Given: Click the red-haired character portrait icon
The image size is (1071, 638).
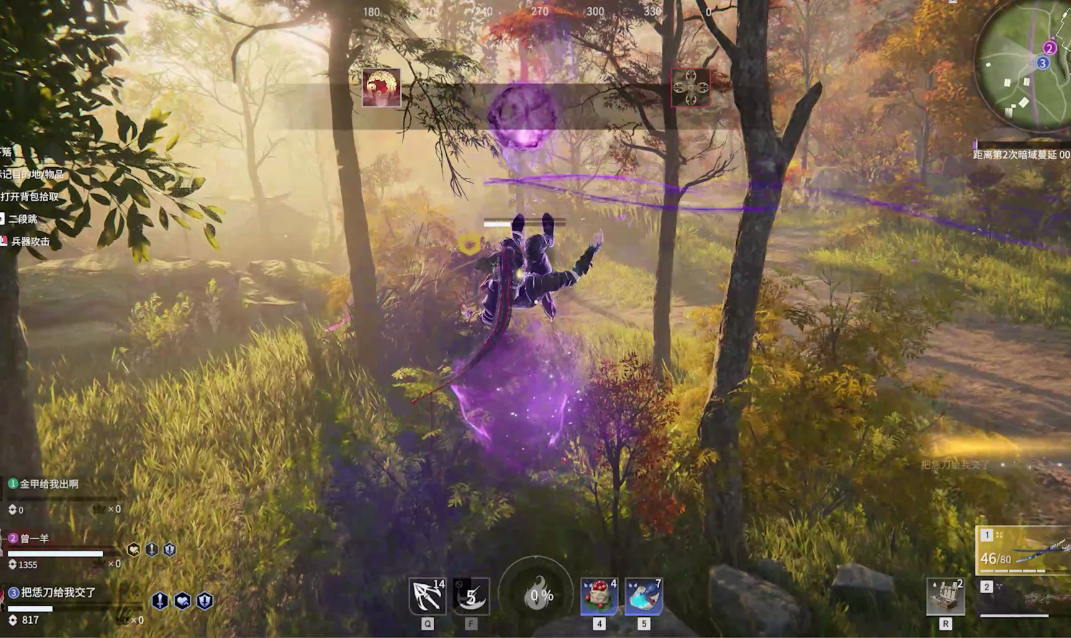Looking at the screenshot, I should [x=381, y=88].
